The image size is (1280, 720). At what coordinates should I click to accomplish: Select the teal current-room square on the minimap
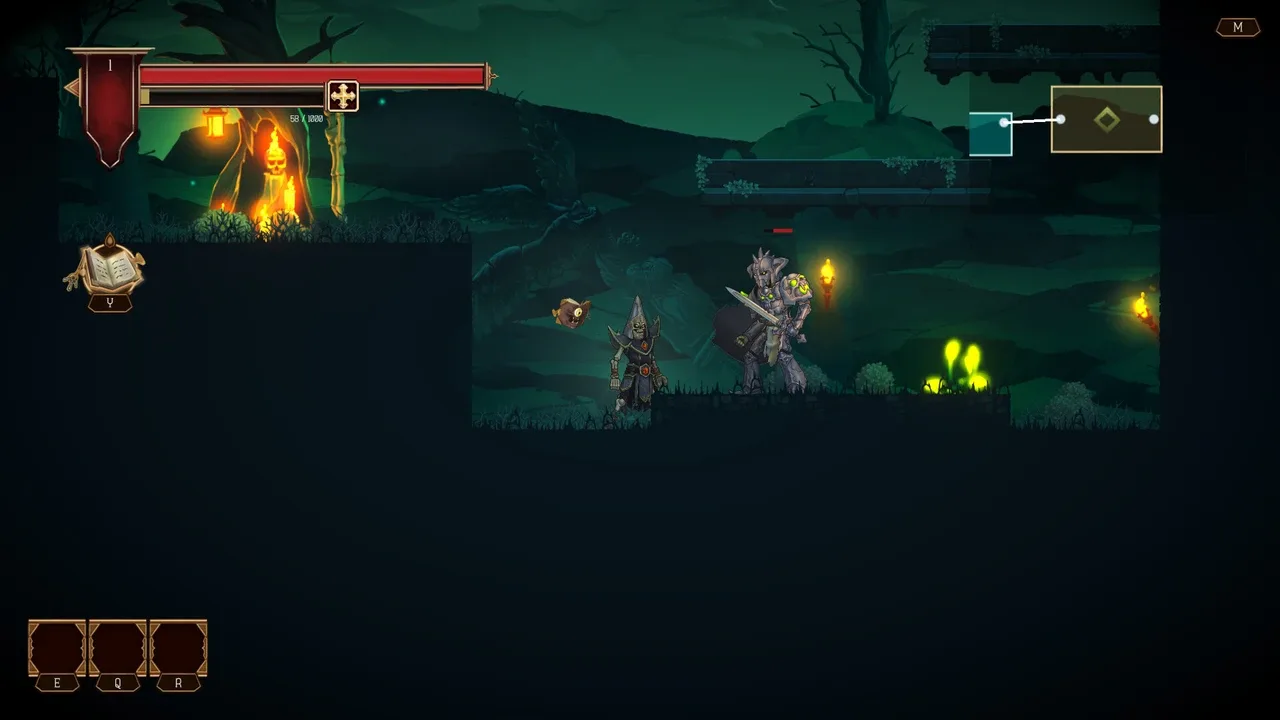(x=992, y=132)
